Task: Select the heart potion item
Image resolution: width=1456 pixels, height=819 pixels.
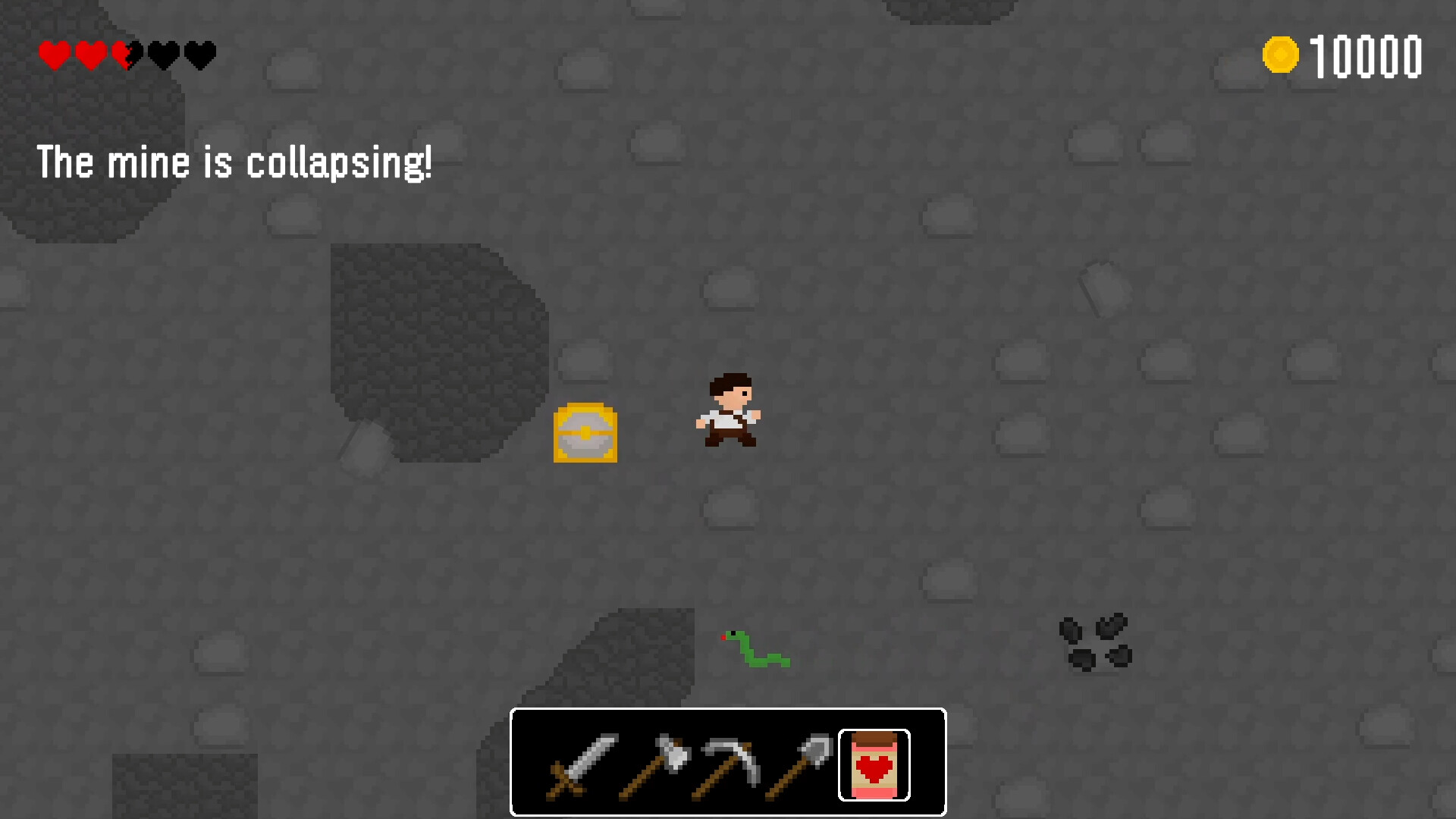Action: (873, 765)
